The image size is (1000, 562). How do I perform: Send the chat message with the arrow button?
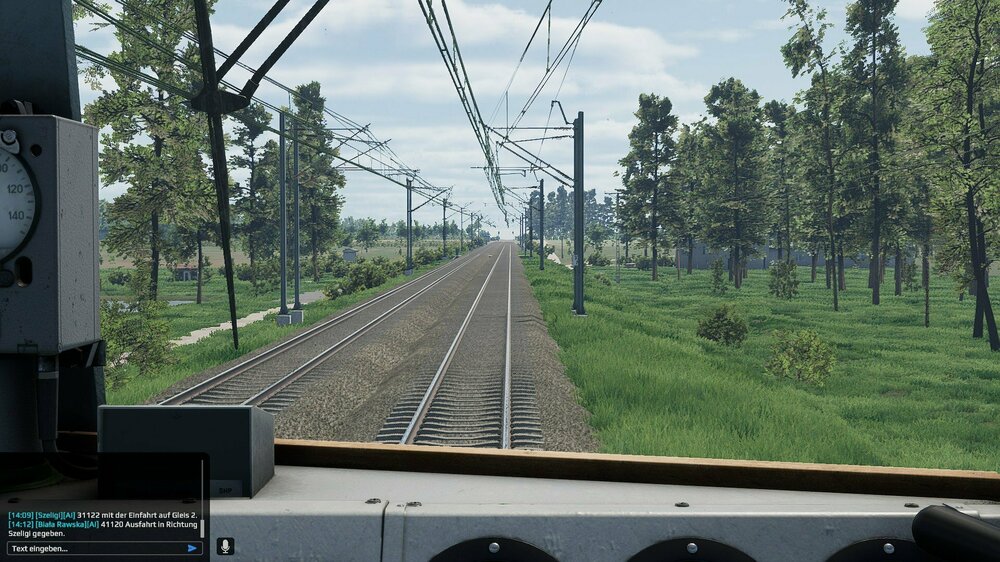click(x=192, y=548)
